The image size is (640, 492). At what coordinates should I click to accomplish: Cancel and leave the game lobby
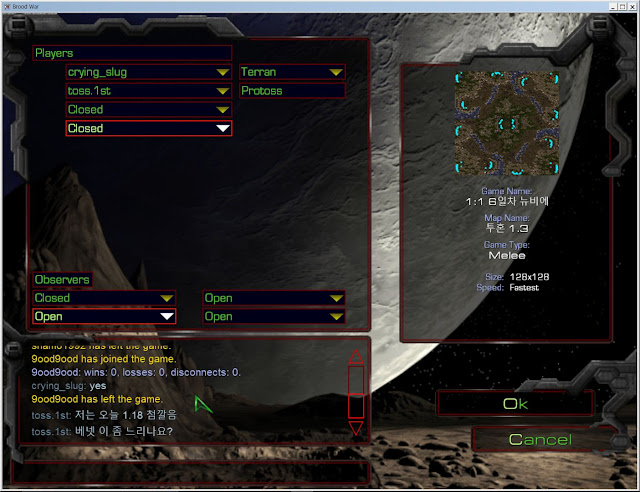tap(540, 440)
